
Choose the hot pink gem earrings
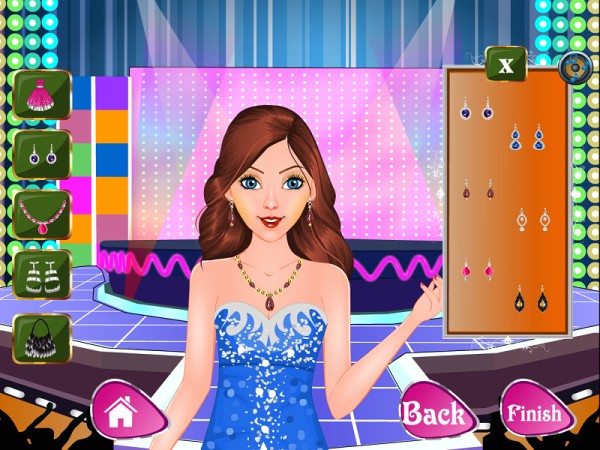(477, 269)
